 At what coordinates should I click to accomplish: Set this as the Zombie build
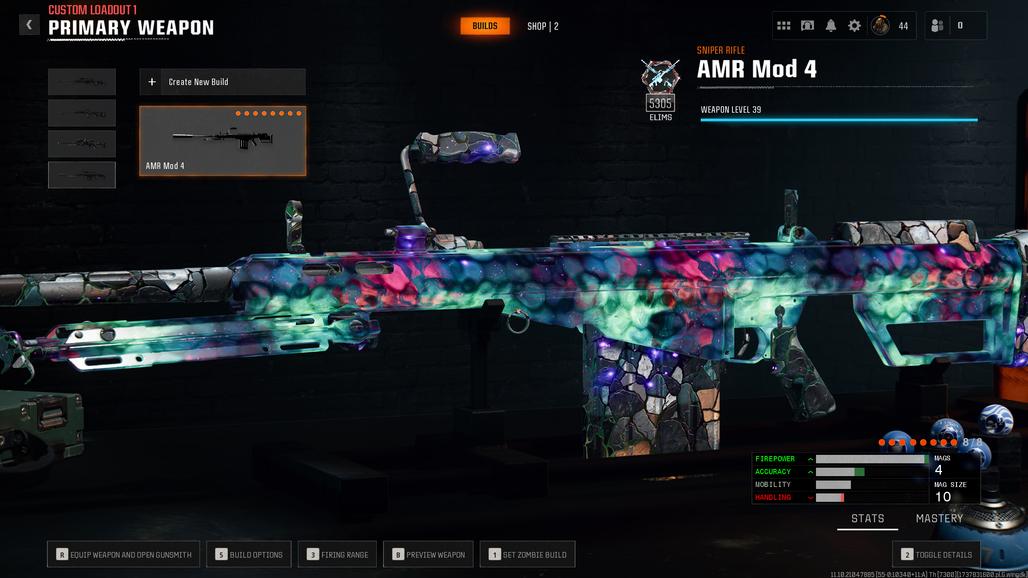point(527,554)
